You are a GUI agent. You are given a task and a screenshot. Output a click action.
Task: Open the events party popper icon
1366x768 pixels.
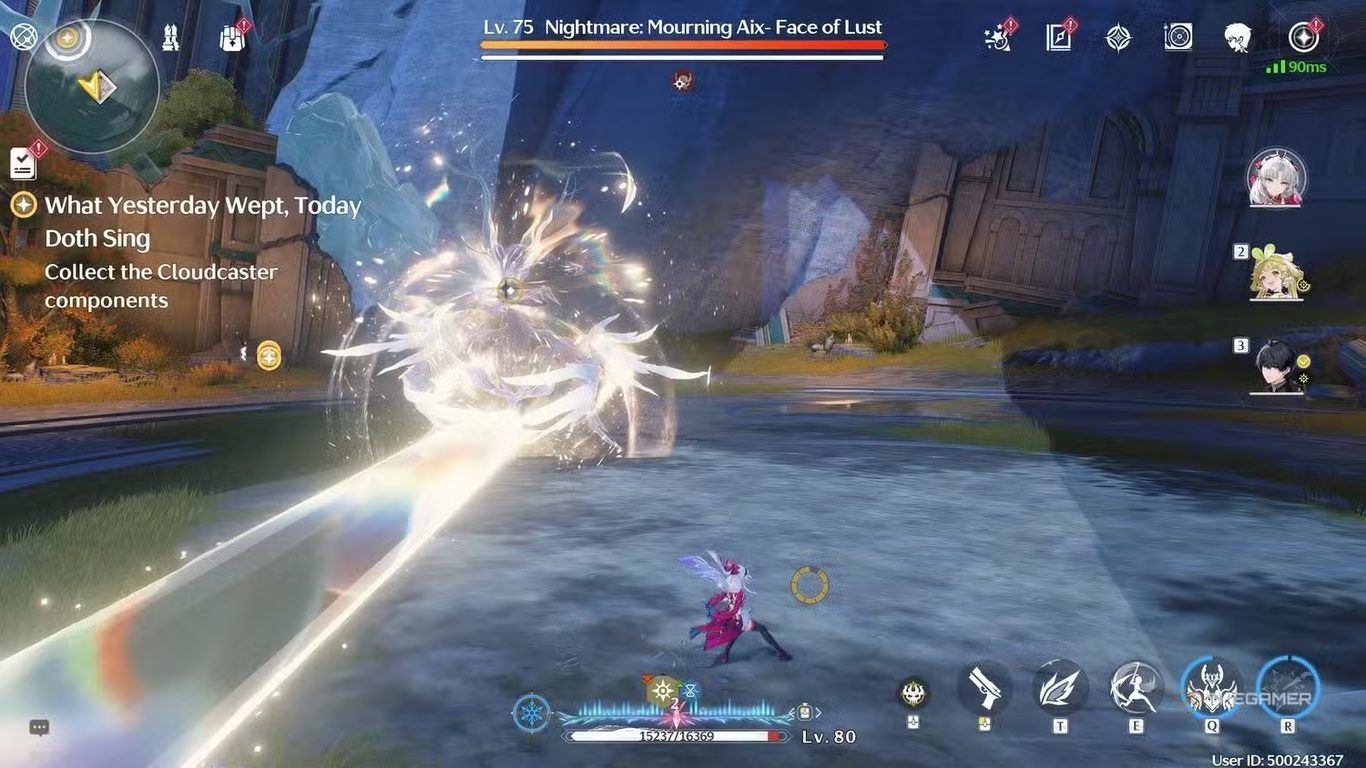point(1000,38)
